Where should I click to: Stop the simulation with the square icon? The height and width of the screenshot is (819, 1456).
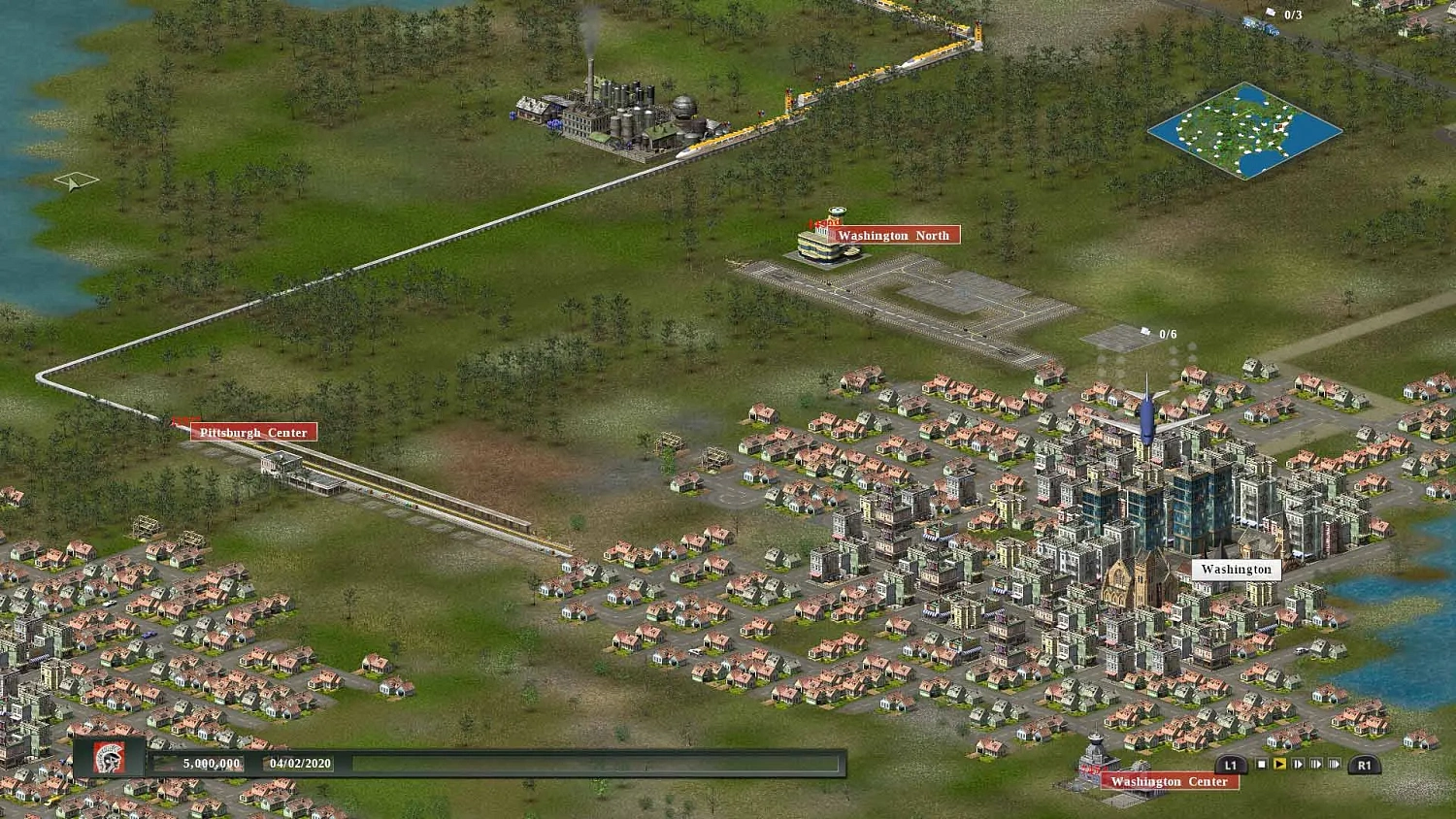1261,764
